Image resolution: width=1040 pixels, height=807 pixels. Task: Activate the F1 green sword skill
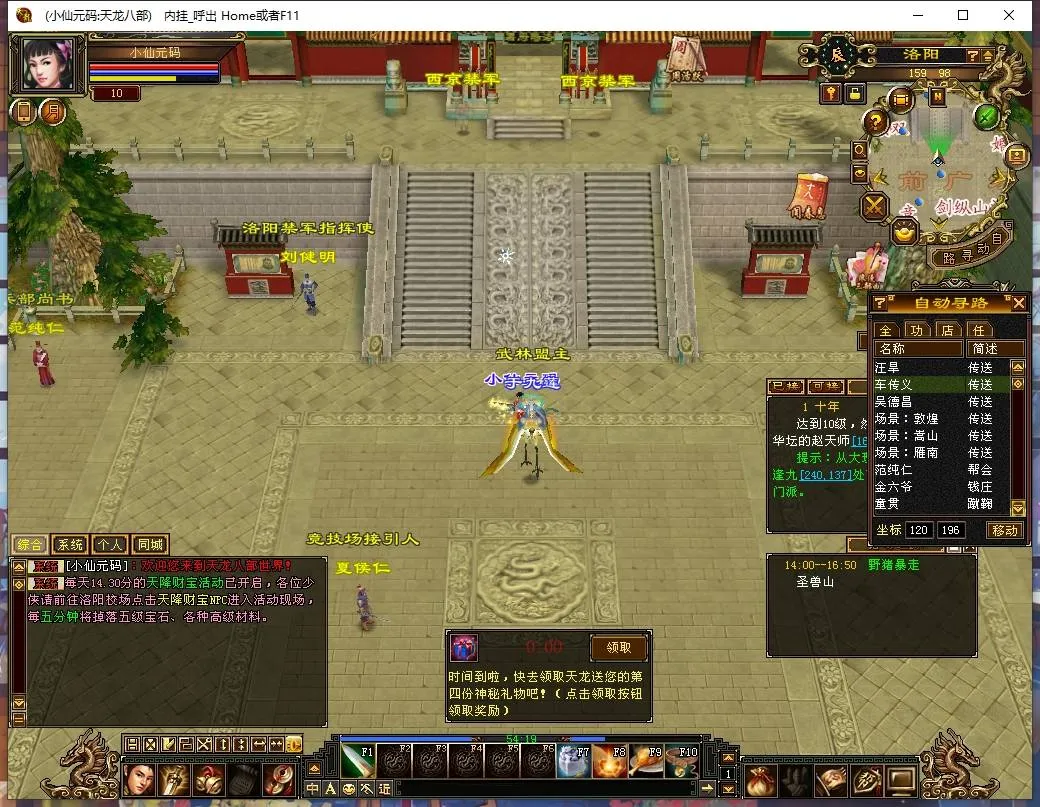point(359,762)
